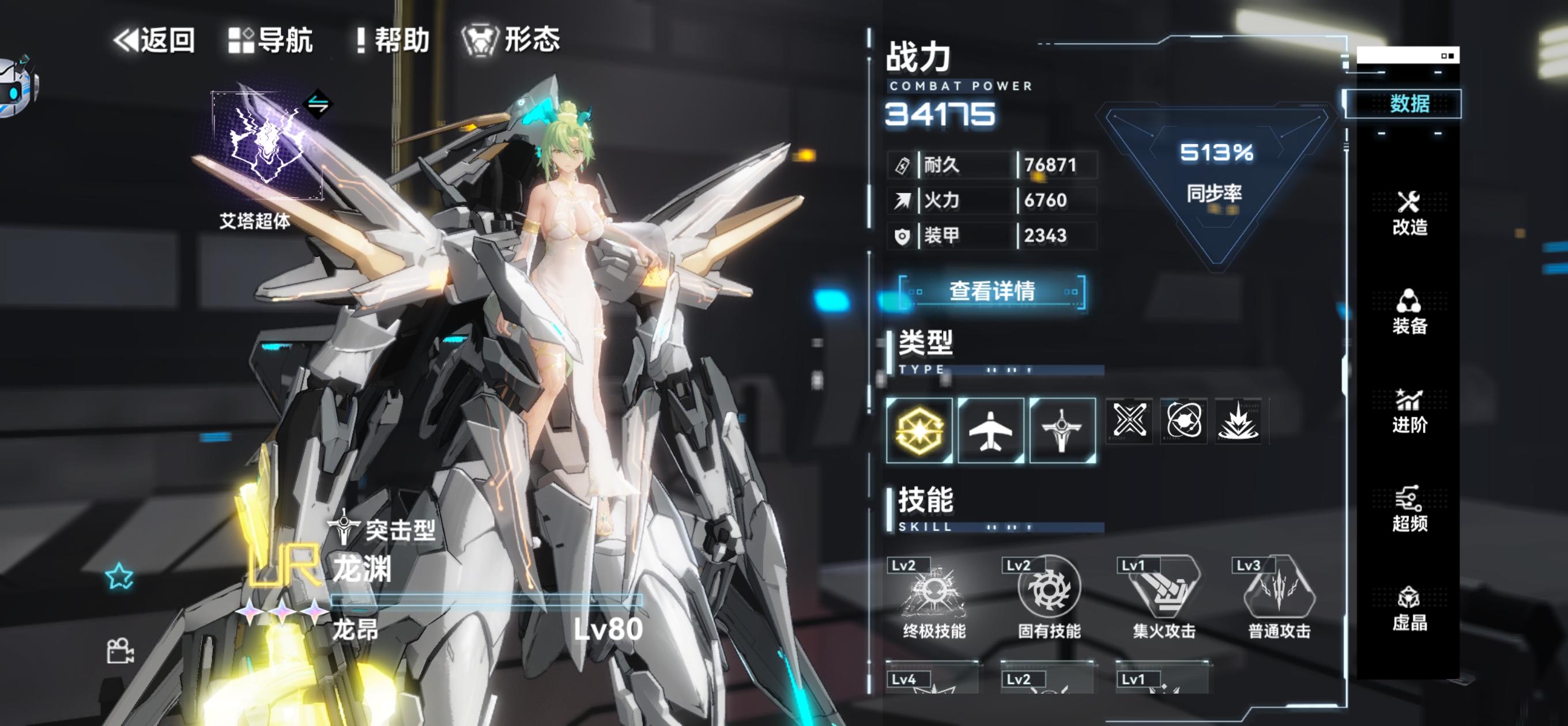1568x726 pixels.
Task: Open the 改造 modification tab
Action: click(1408, 214)
